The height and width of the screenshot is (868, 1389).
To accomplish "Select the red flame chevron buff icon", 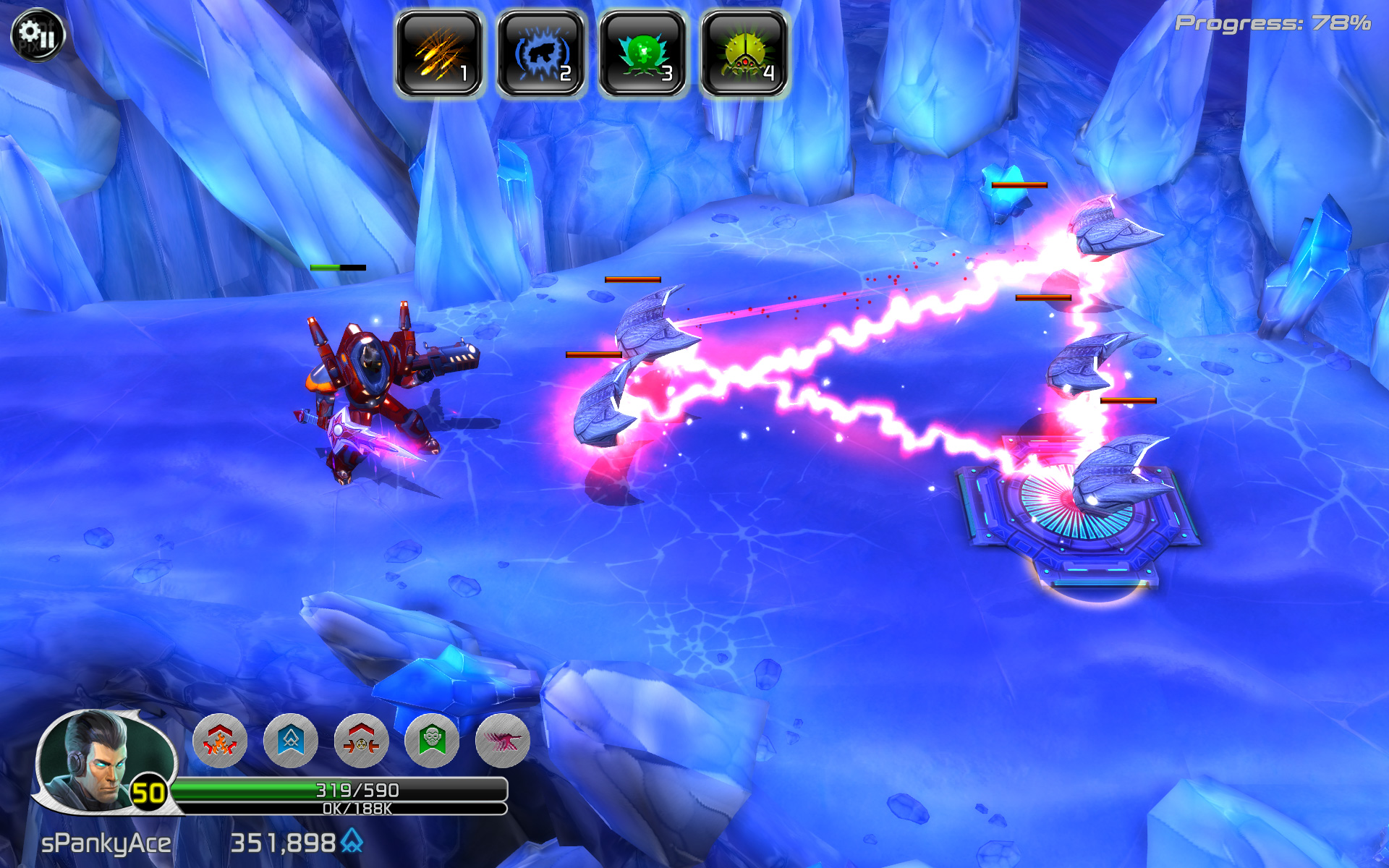I will (220, 740).
